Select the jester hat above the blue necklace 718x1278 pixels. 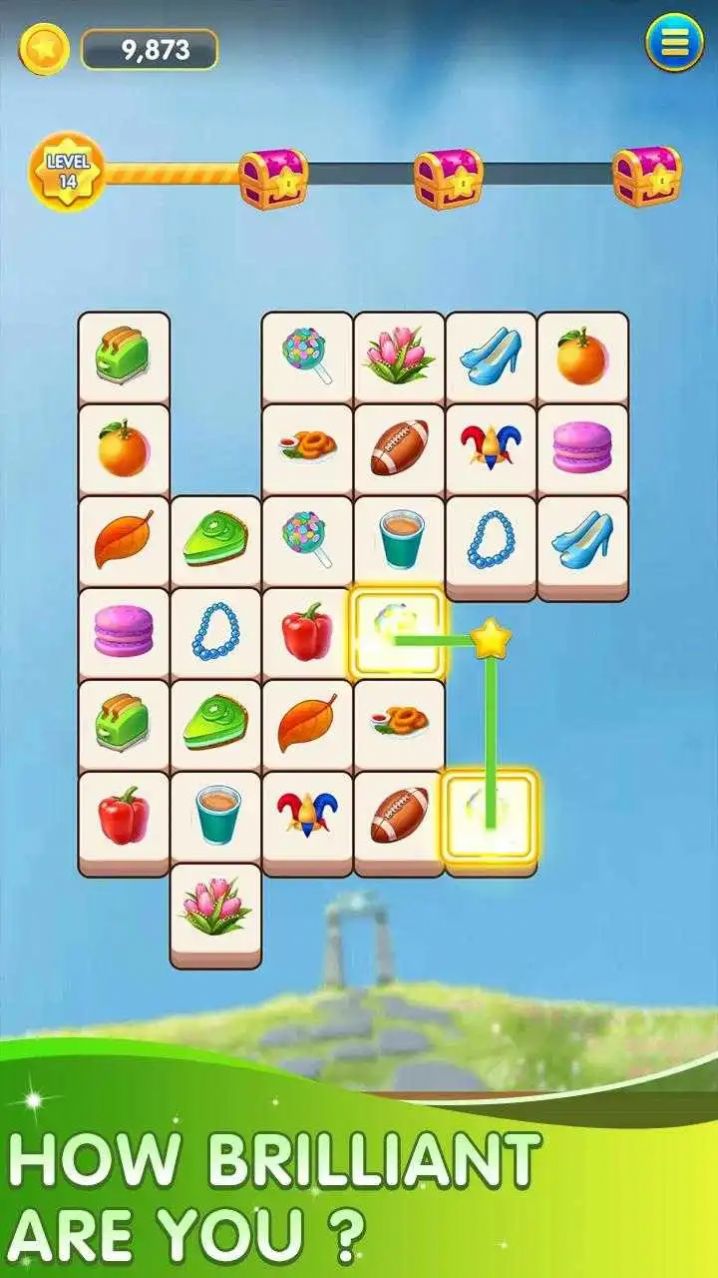[491, 447]
